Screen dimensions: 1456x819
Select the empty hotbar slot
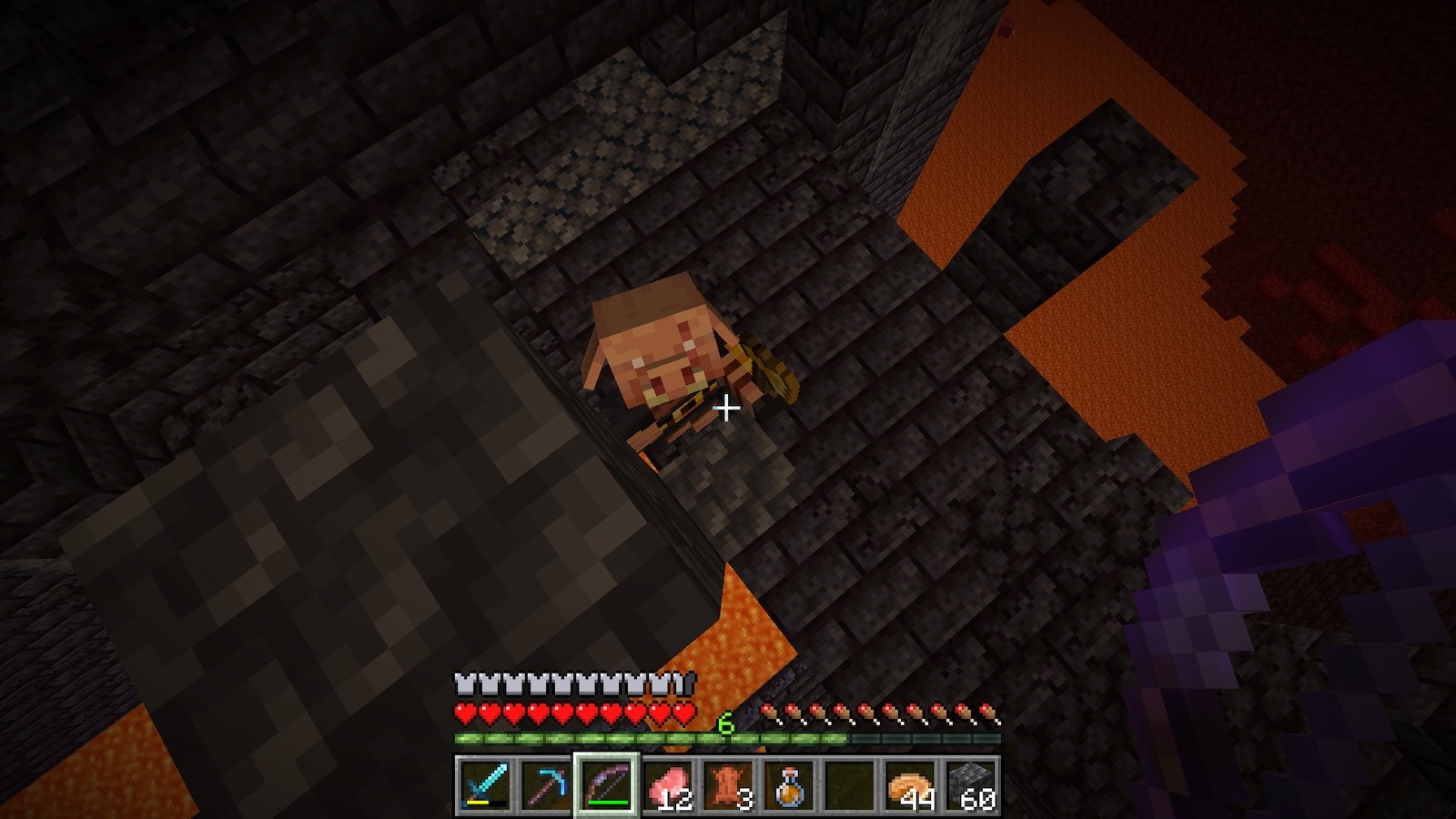[849, 784]
